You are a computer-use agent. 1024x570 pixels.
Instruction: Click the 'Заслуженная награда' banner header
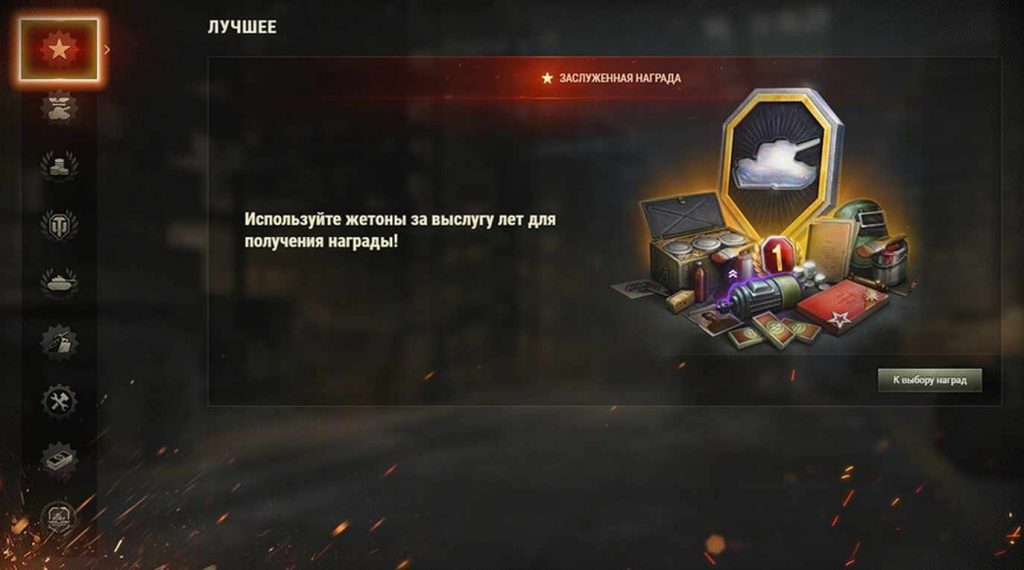(x=611, y=78)
